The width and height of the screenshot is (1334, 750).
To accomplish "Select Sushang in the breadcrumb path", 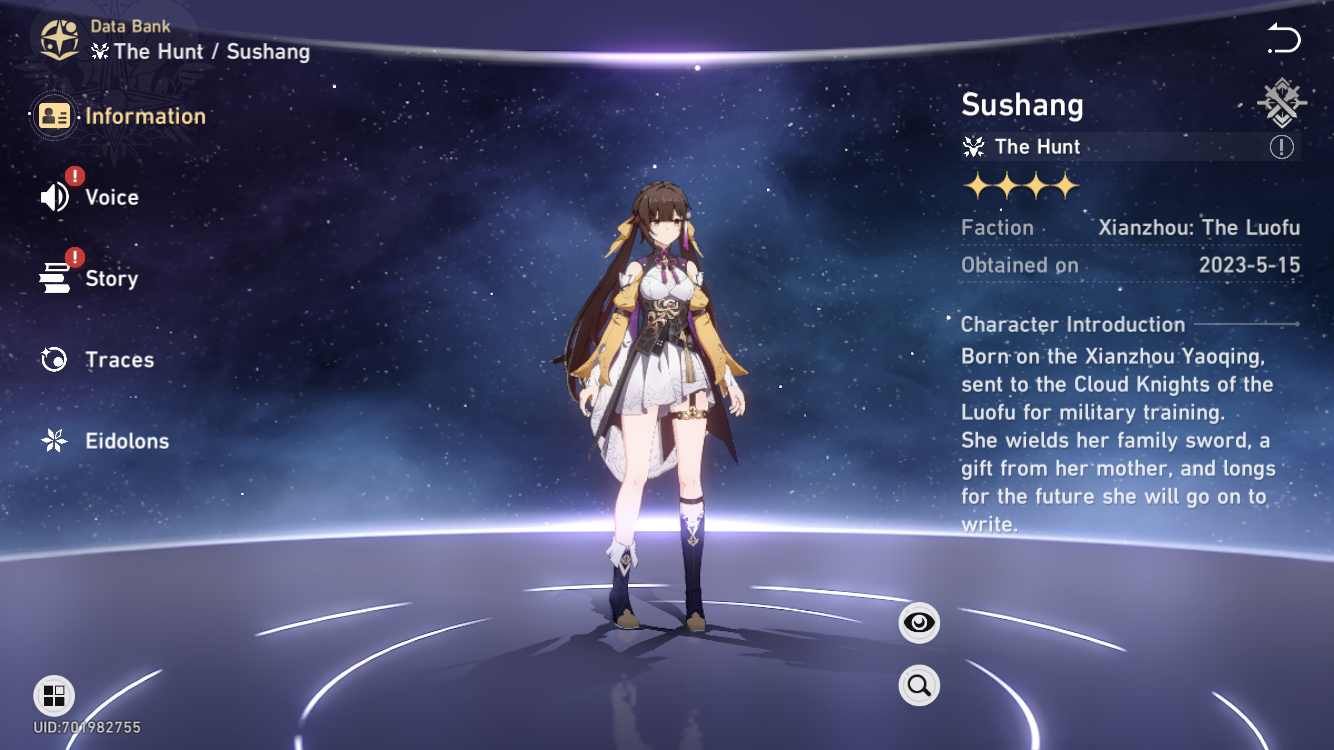I will pos(266,51).
